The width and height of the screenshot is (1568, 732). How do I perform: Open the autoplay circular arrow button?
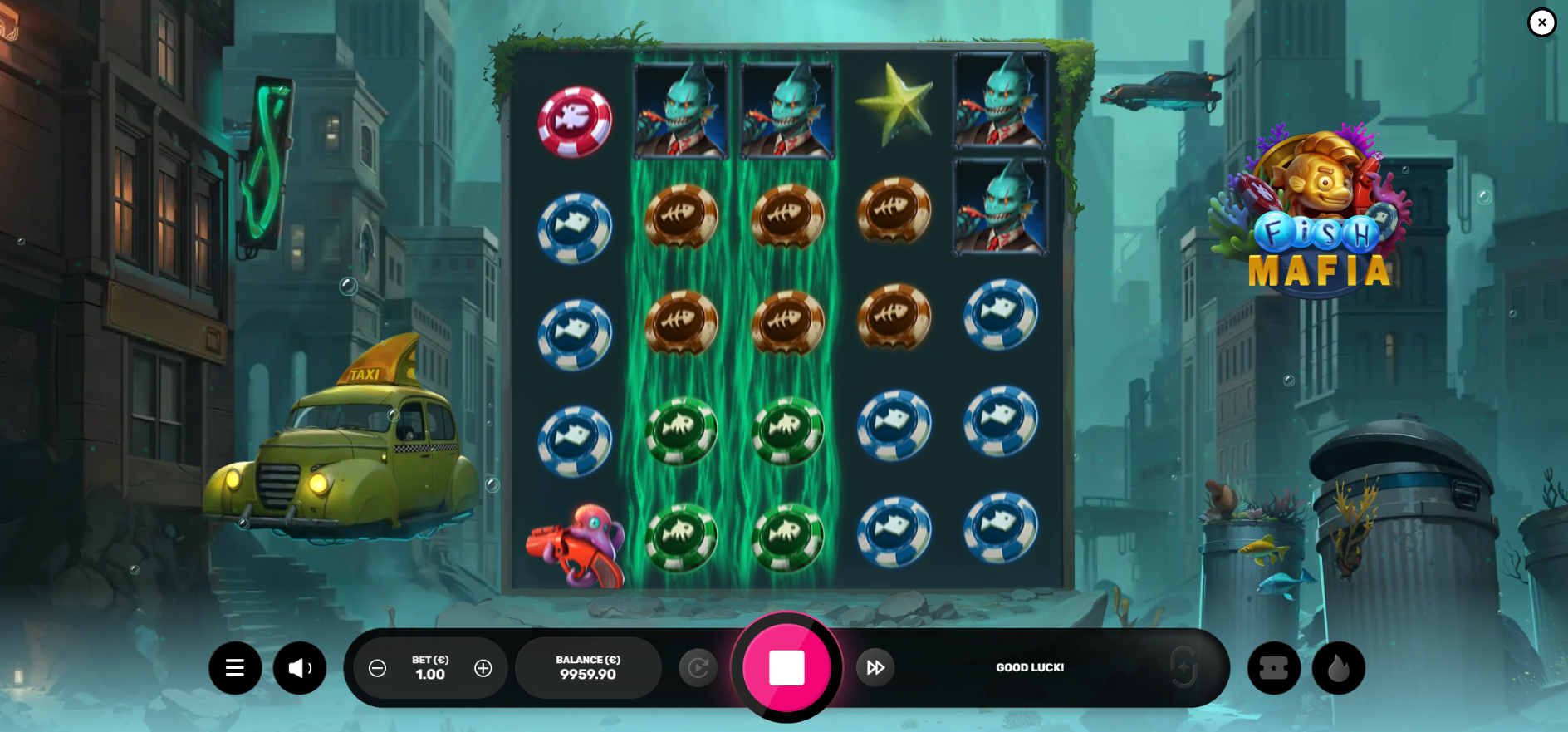698,667
